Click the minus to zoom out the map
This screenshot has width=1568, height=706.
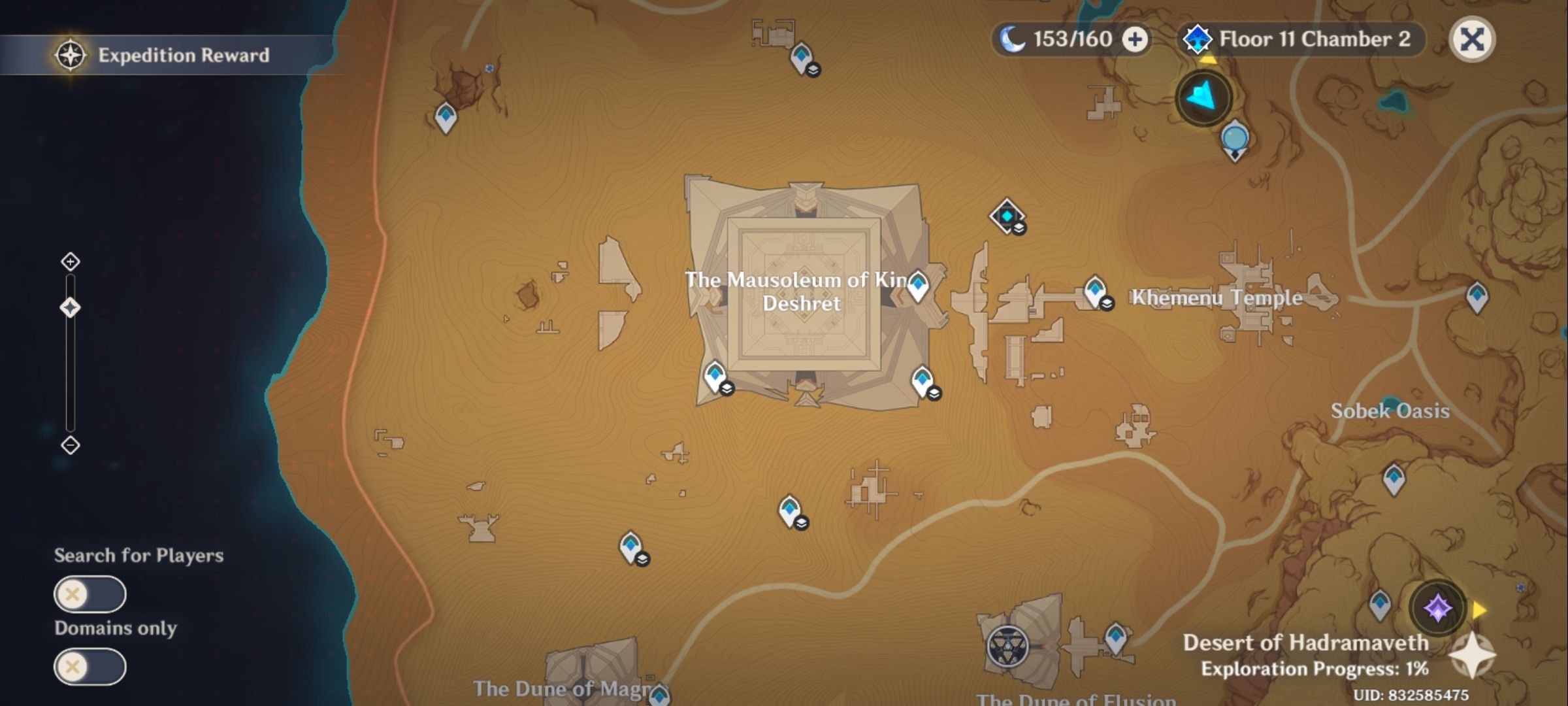point(70,445)
